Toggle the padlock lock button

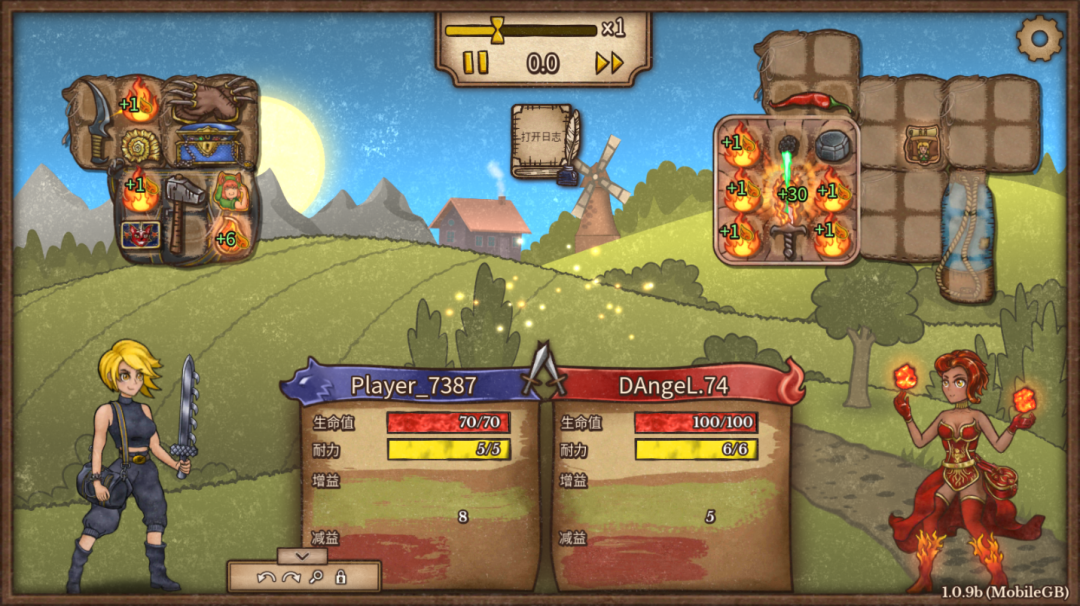(341, 577)
